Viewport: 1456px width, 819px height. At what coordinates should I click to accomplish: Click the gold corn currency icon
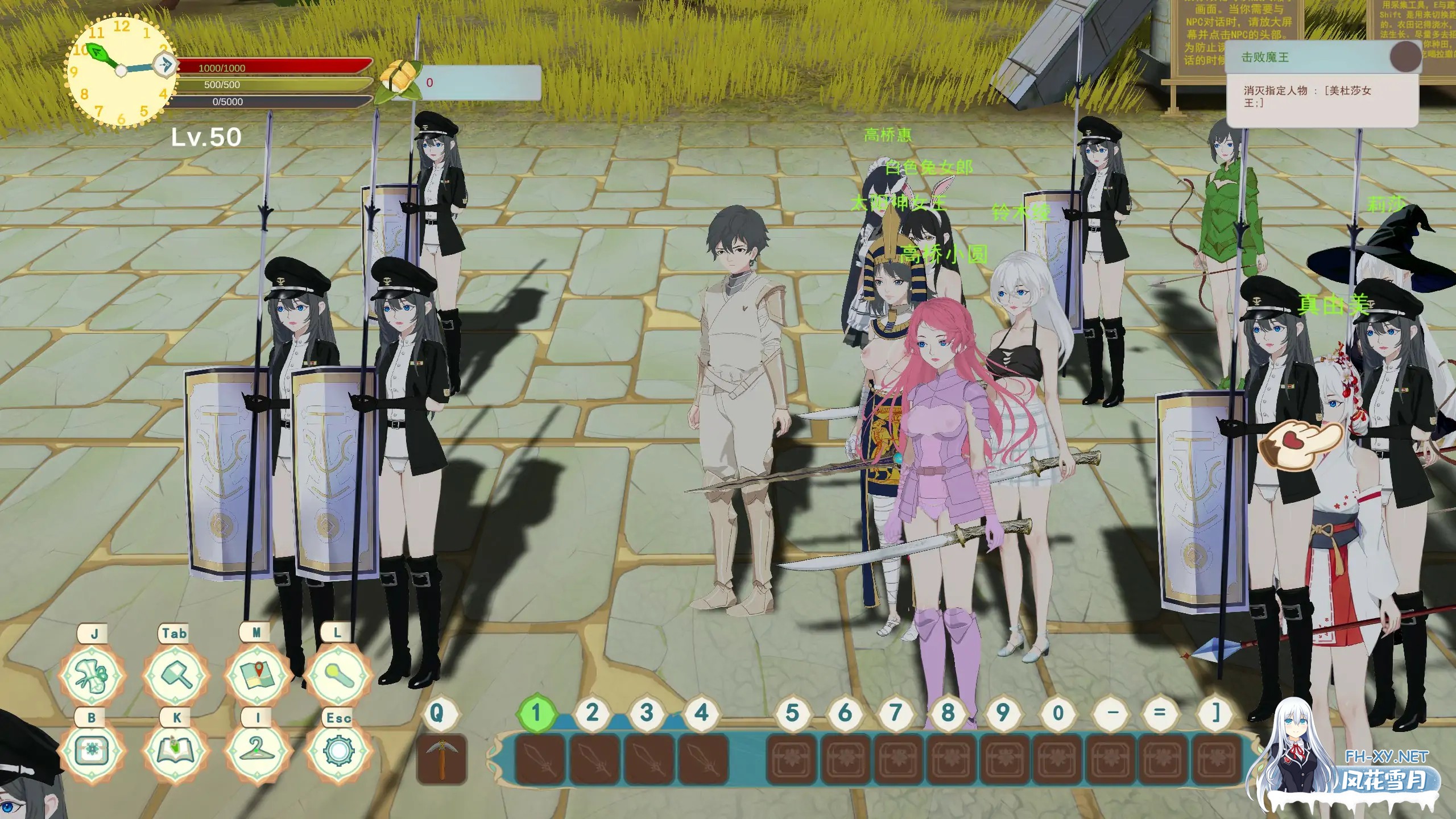[x=399, y=81]
